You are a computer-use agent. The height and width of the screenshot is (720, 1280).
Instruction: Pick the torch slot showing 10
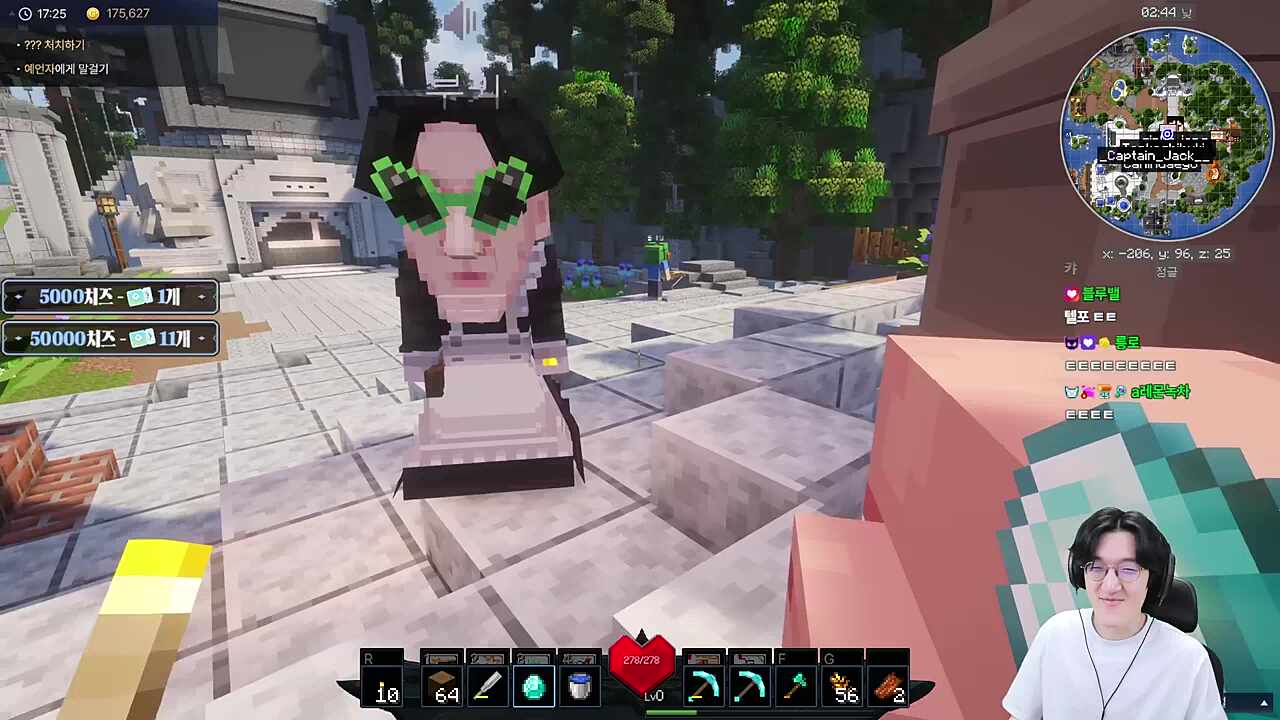(385, 687)
